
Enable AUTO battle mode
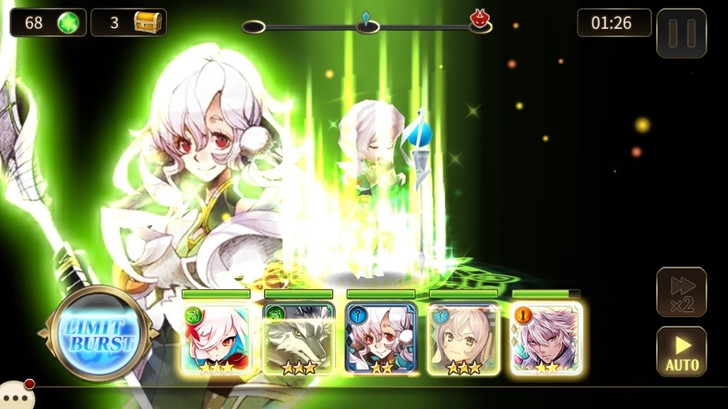click(x=681, y=352)
